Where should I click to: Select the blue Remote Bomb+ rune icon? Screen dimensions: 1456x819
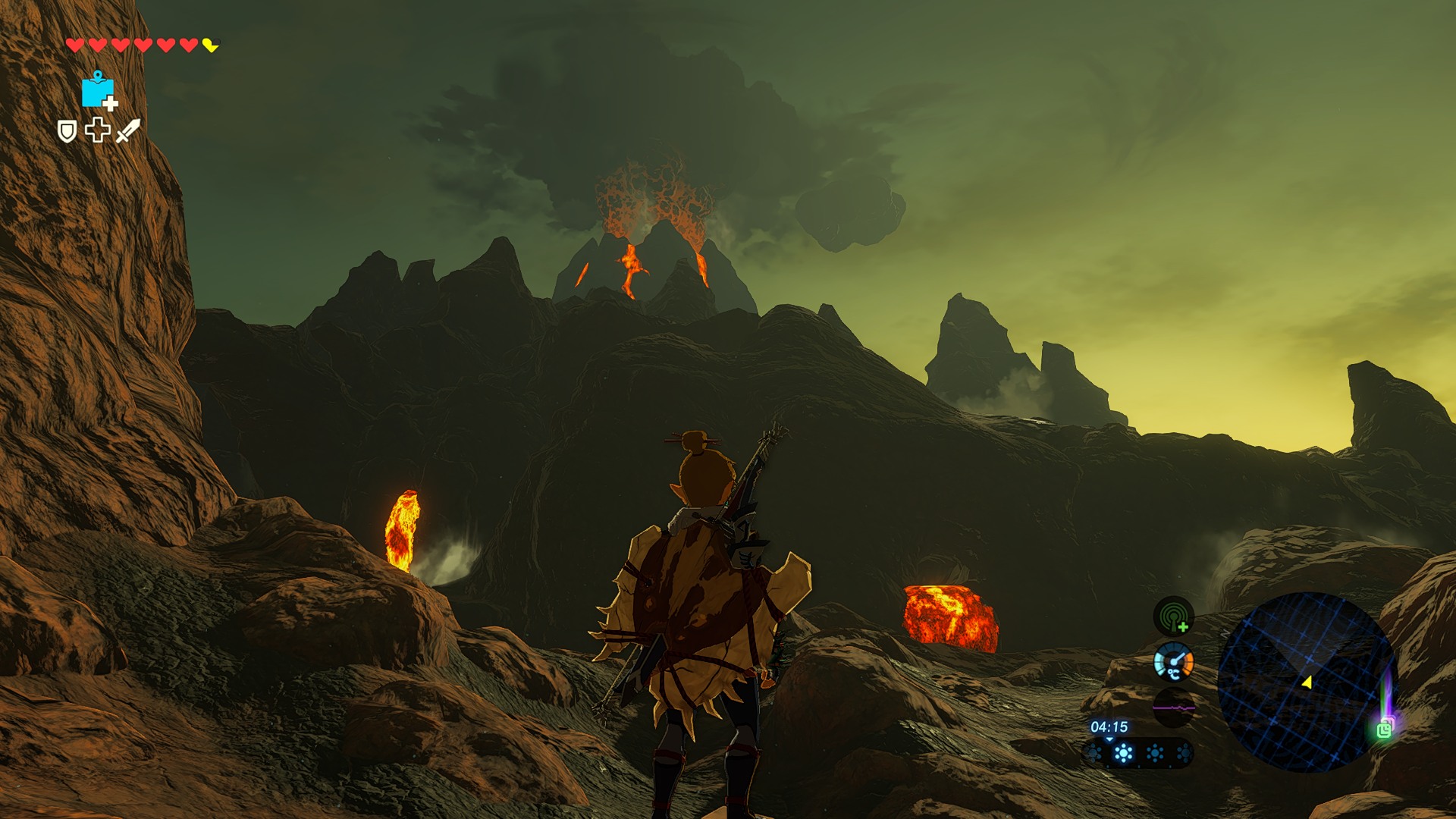[x=98, y=91]
